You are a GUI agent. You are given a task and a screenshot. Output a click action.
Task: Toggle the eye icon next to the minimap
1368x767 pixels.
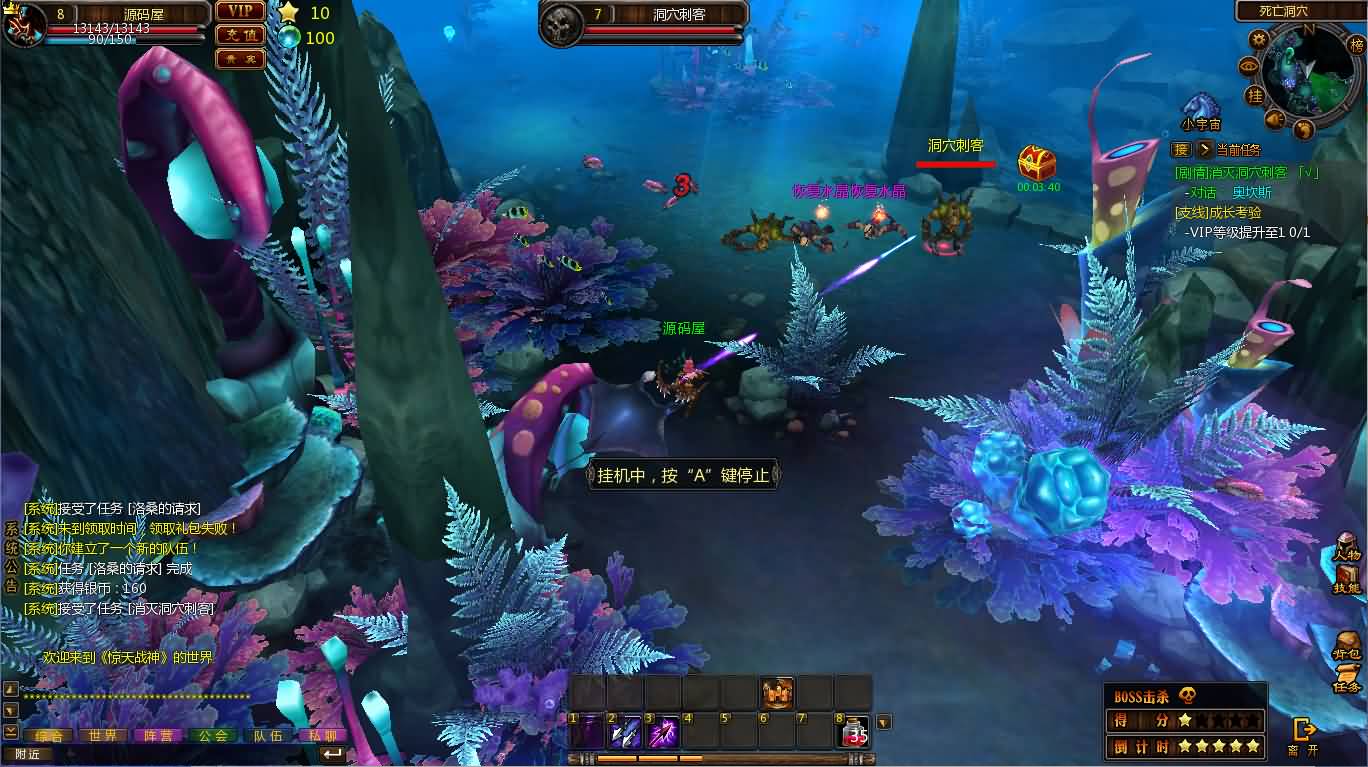pos(1249,65)
